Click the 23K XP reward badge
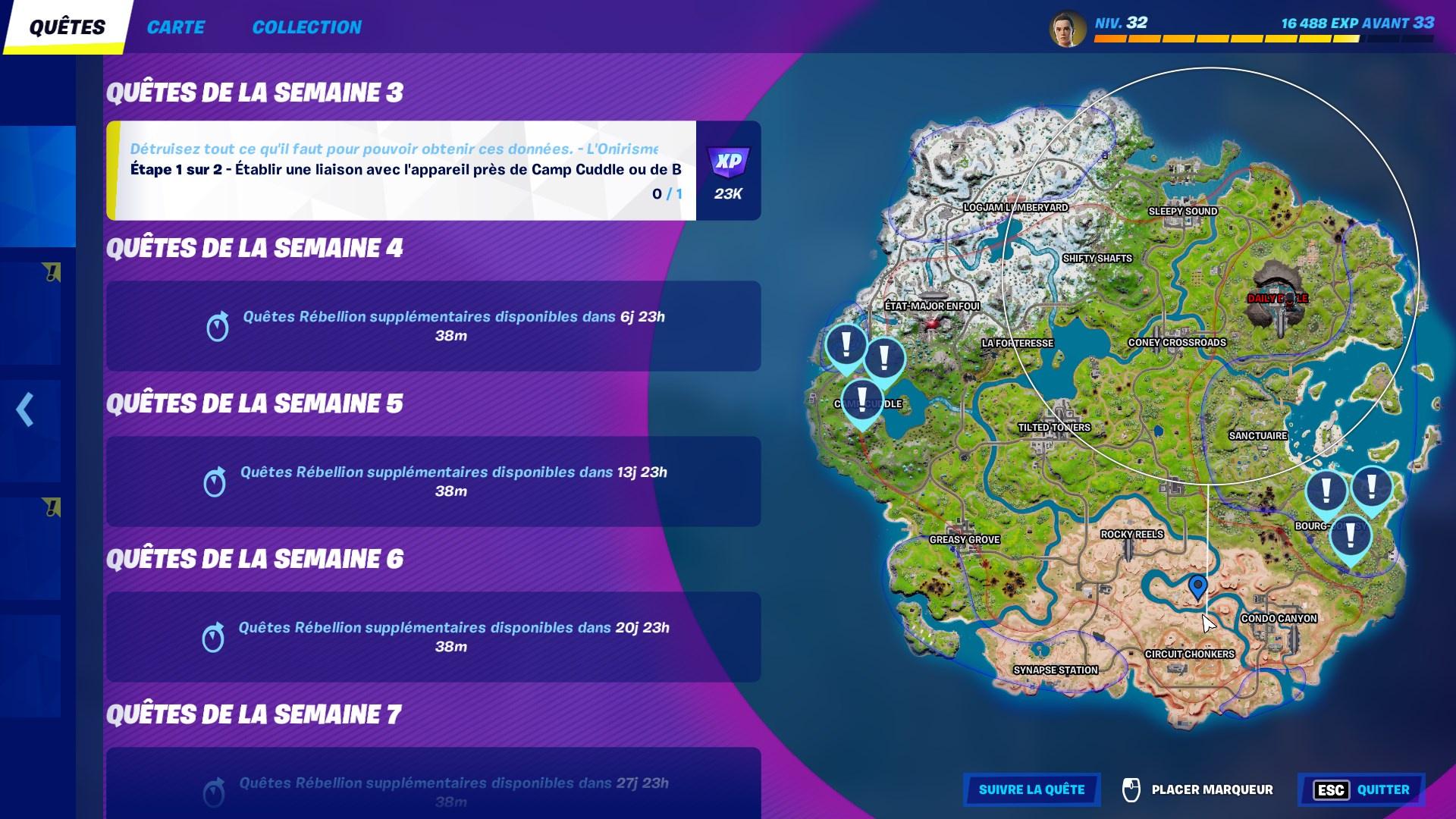Viewport: 1456px width, 819px height. click(727, 170)
